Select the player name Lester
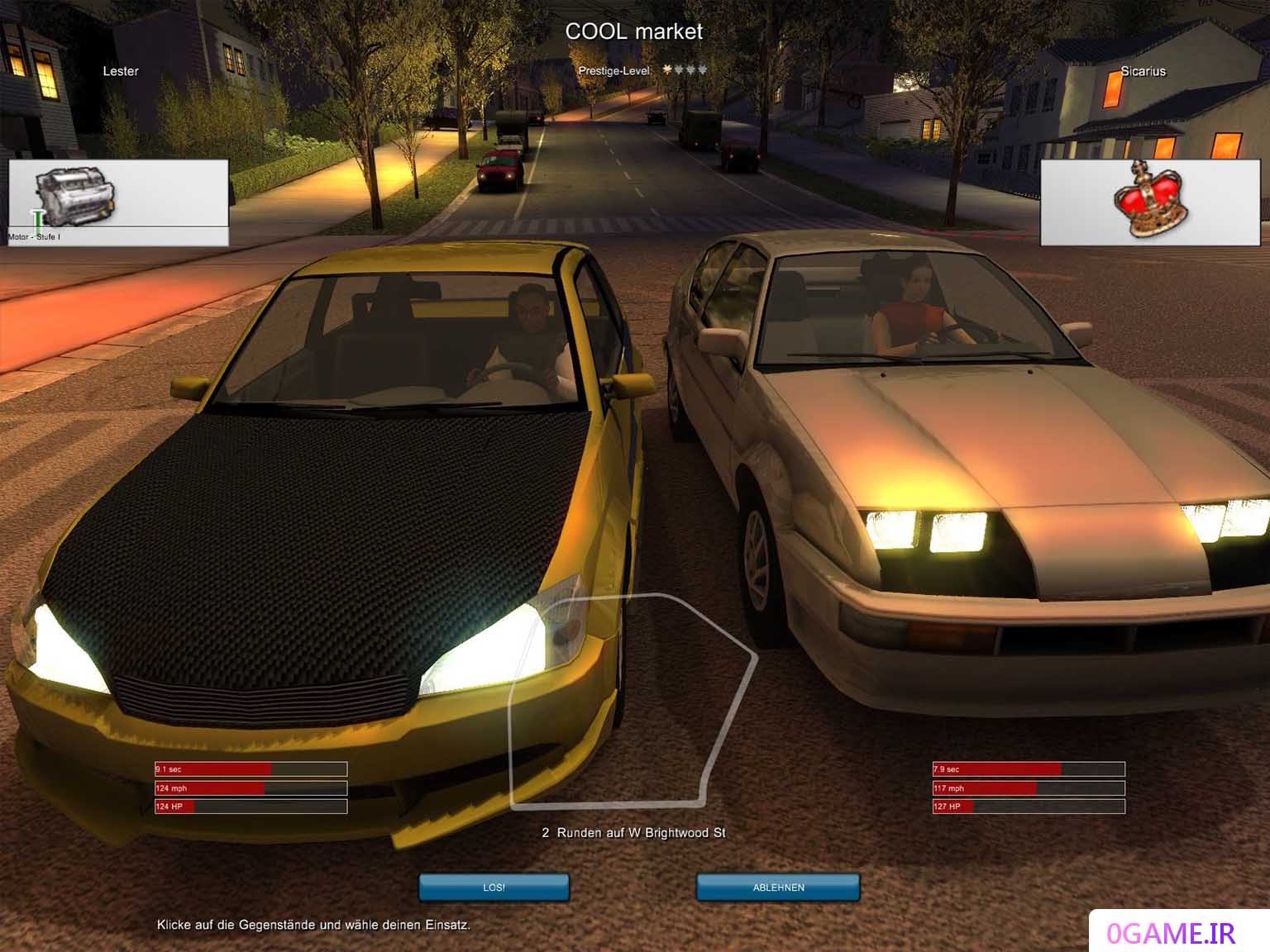Image resolution: width=1270 pixels, height=952 pixels. coord(122,71)
